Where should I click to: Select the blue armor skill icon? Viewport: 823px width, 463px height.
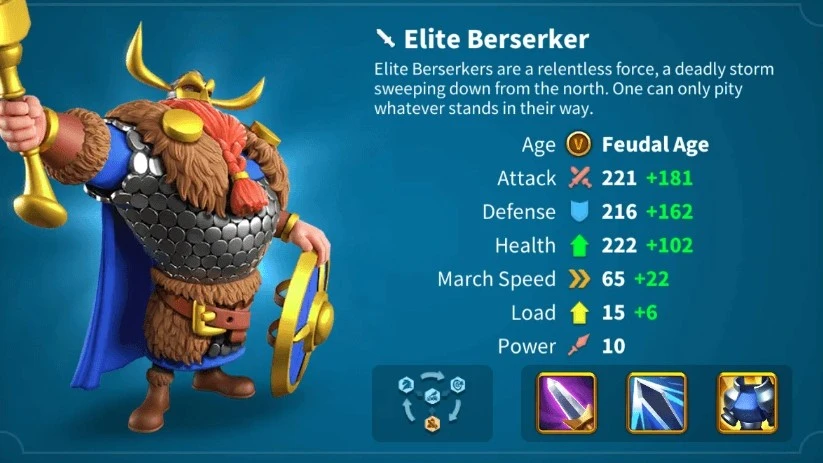coord(746,402)
